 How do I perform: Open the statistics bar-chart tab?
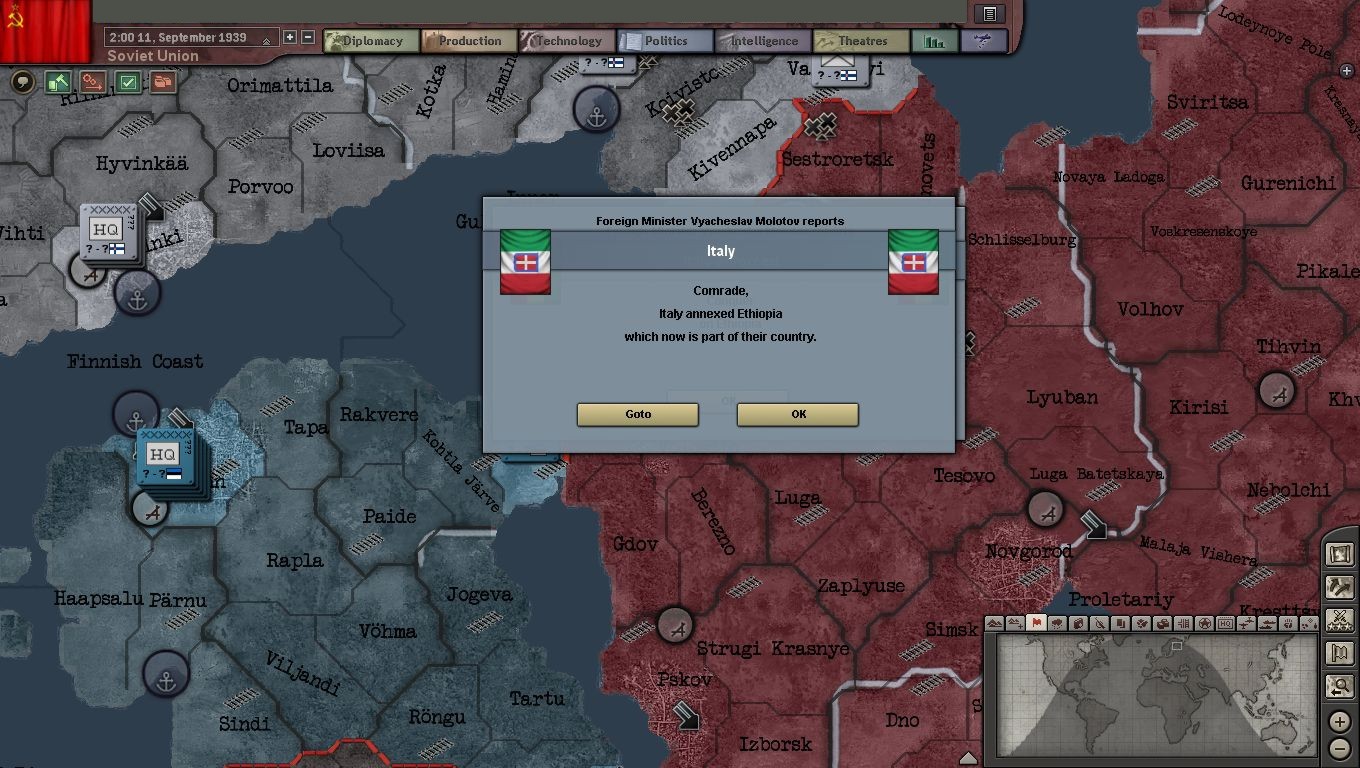[935, 41]
